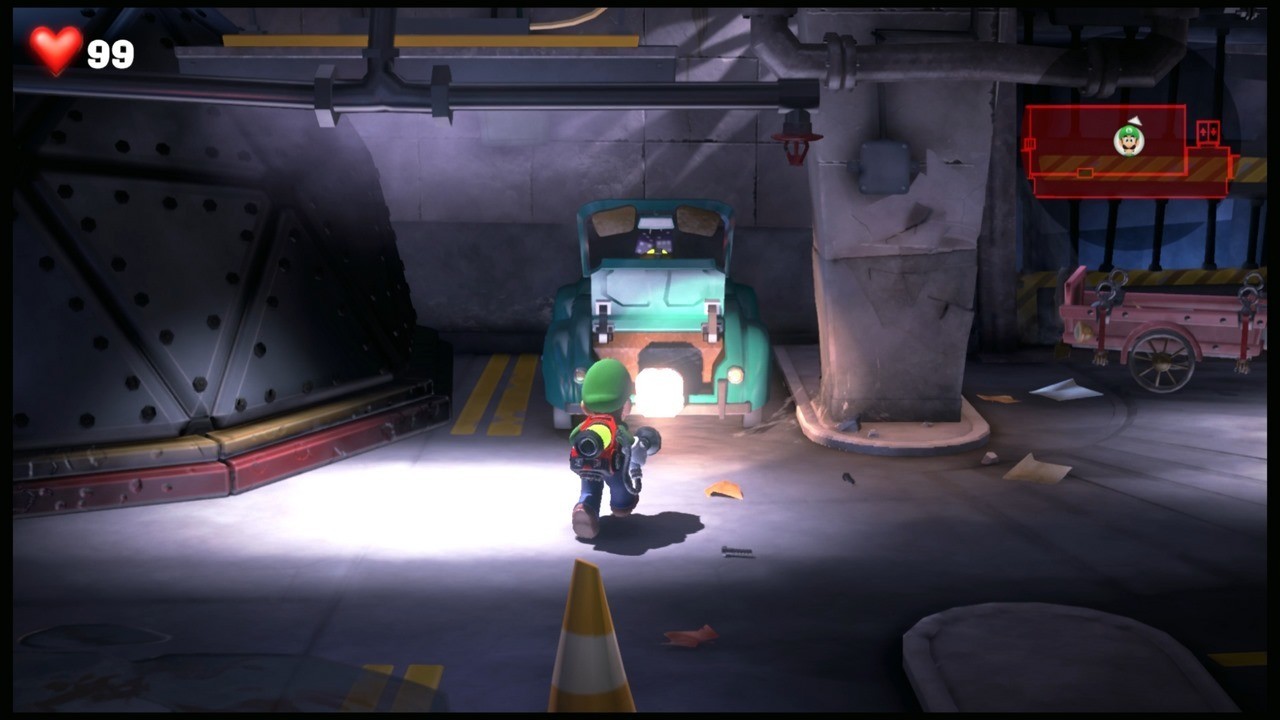Click the white direction cone above Luigi's map icon
This screenshot has width=1280, height=720.
click(x=1134, y=120)
